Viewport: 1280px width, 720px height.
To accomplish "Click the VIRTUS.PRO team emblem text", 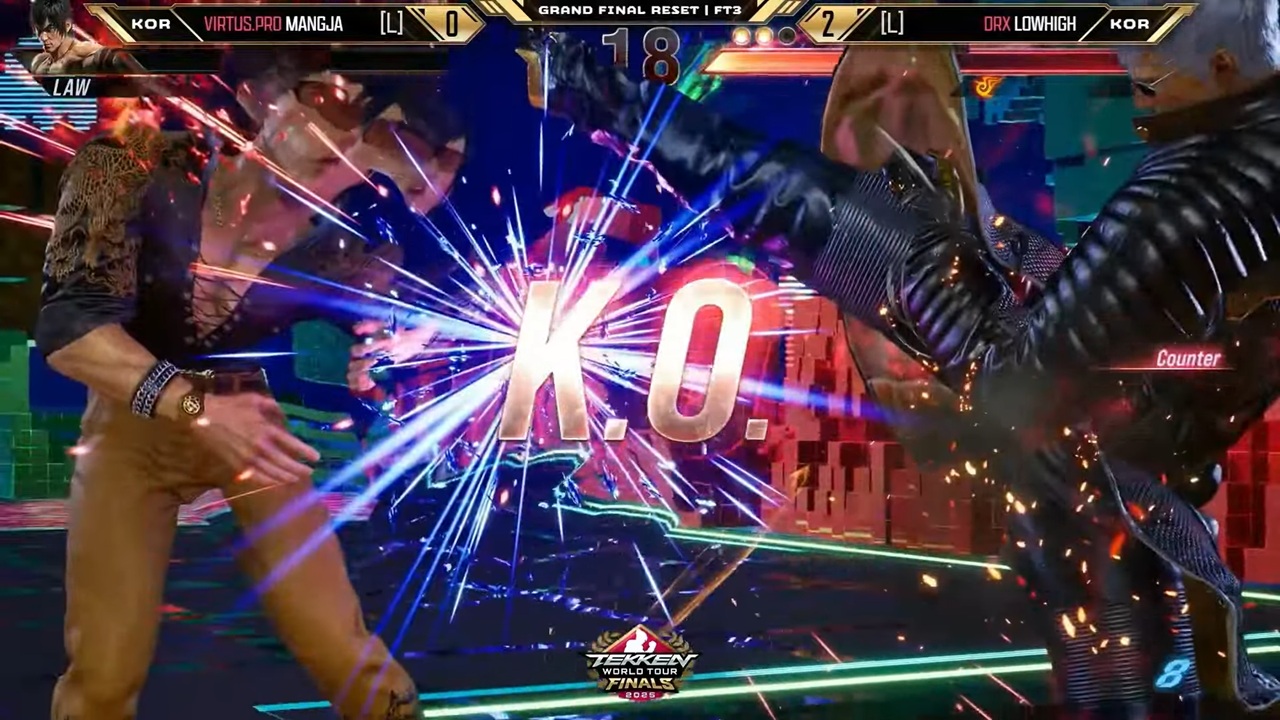I will [x=244, y=23].
